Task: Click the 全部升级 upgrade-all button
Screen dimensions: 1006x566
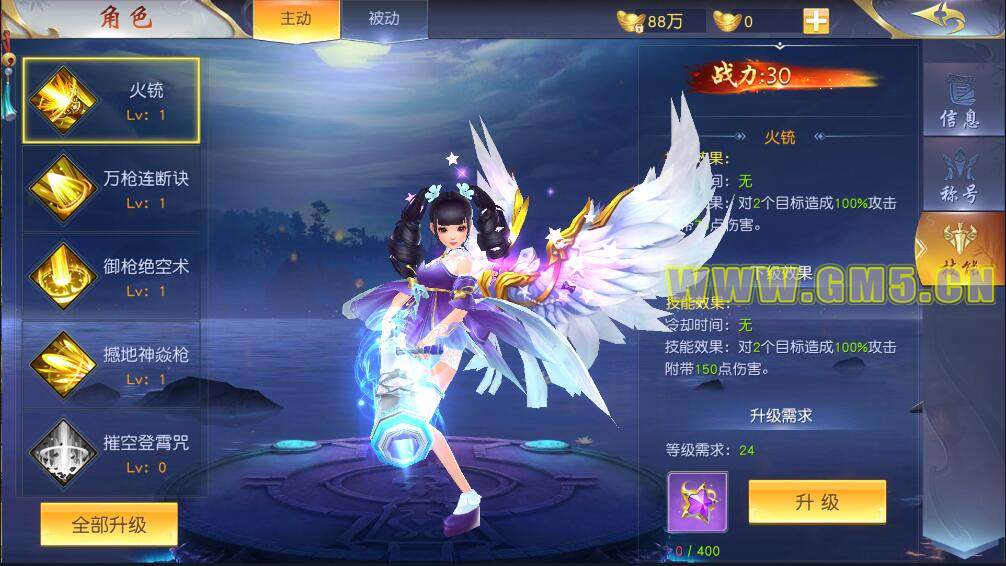Action: pos(109,525)
